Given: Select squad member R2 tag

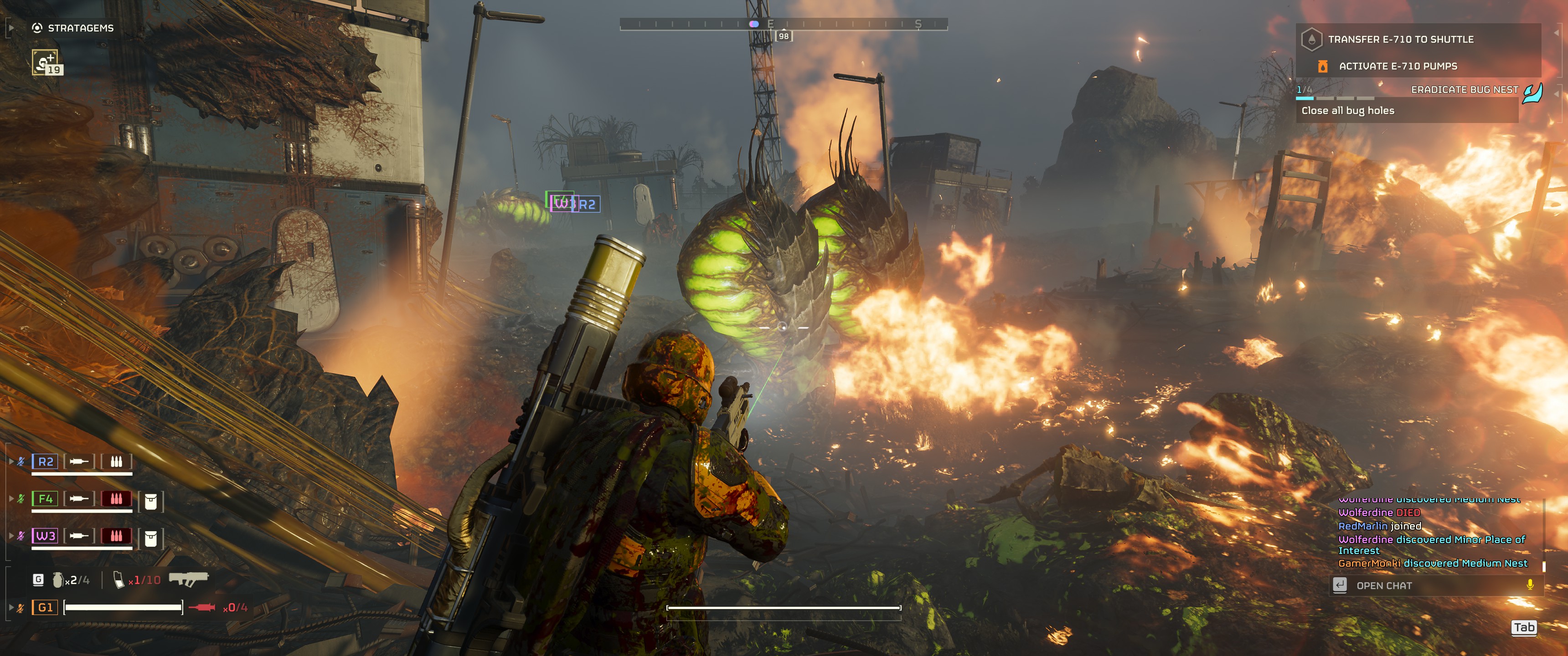Looking at the screenshot, I should click(x=46, y=462).
